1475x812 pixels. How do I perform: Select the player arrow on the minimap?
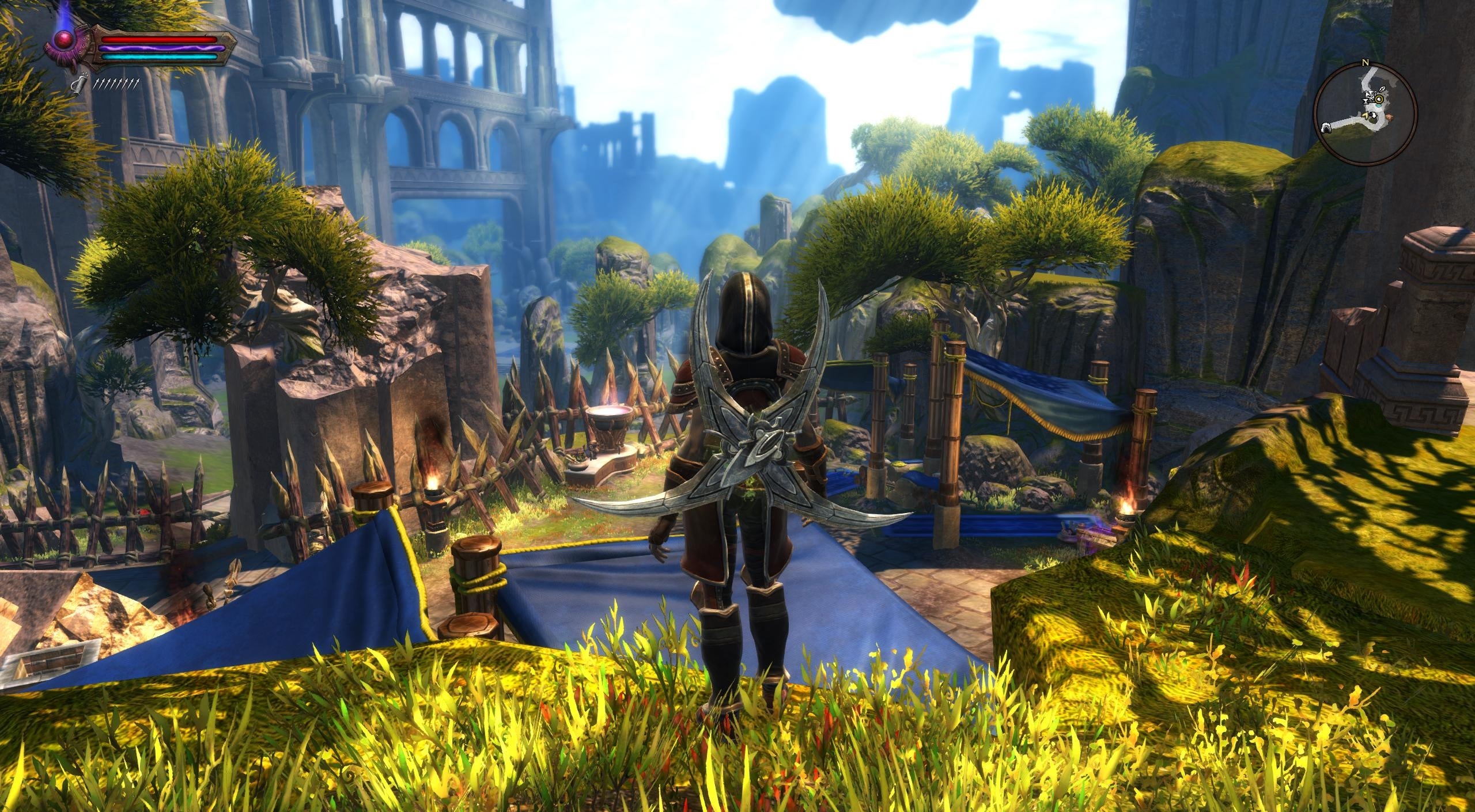pos(1366,116)
